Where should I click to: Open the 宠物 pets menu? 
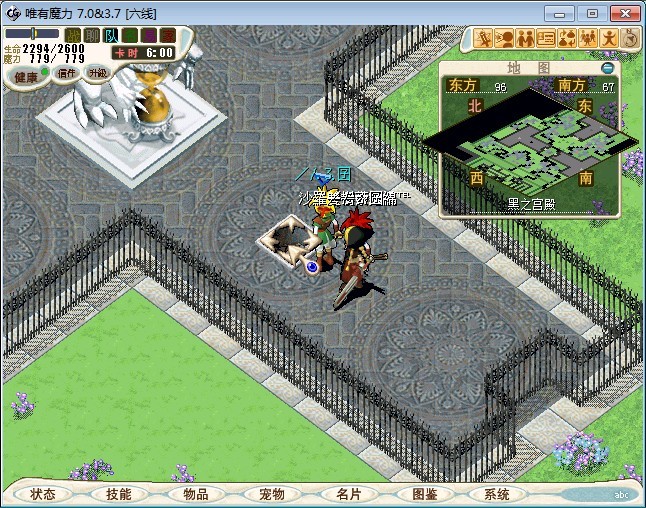[272, 494]
